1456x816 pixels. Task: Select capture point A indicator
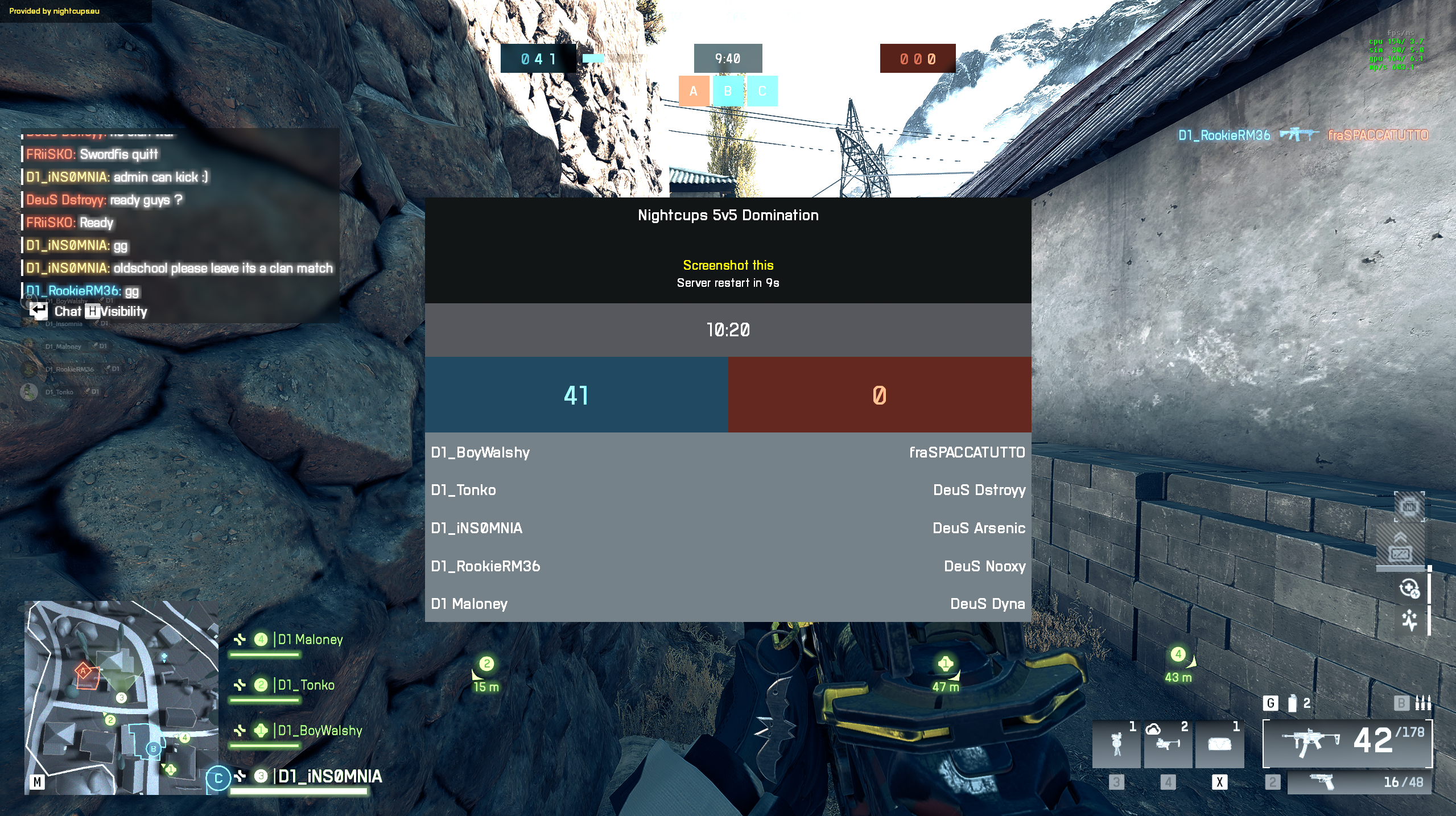point(693,91)
